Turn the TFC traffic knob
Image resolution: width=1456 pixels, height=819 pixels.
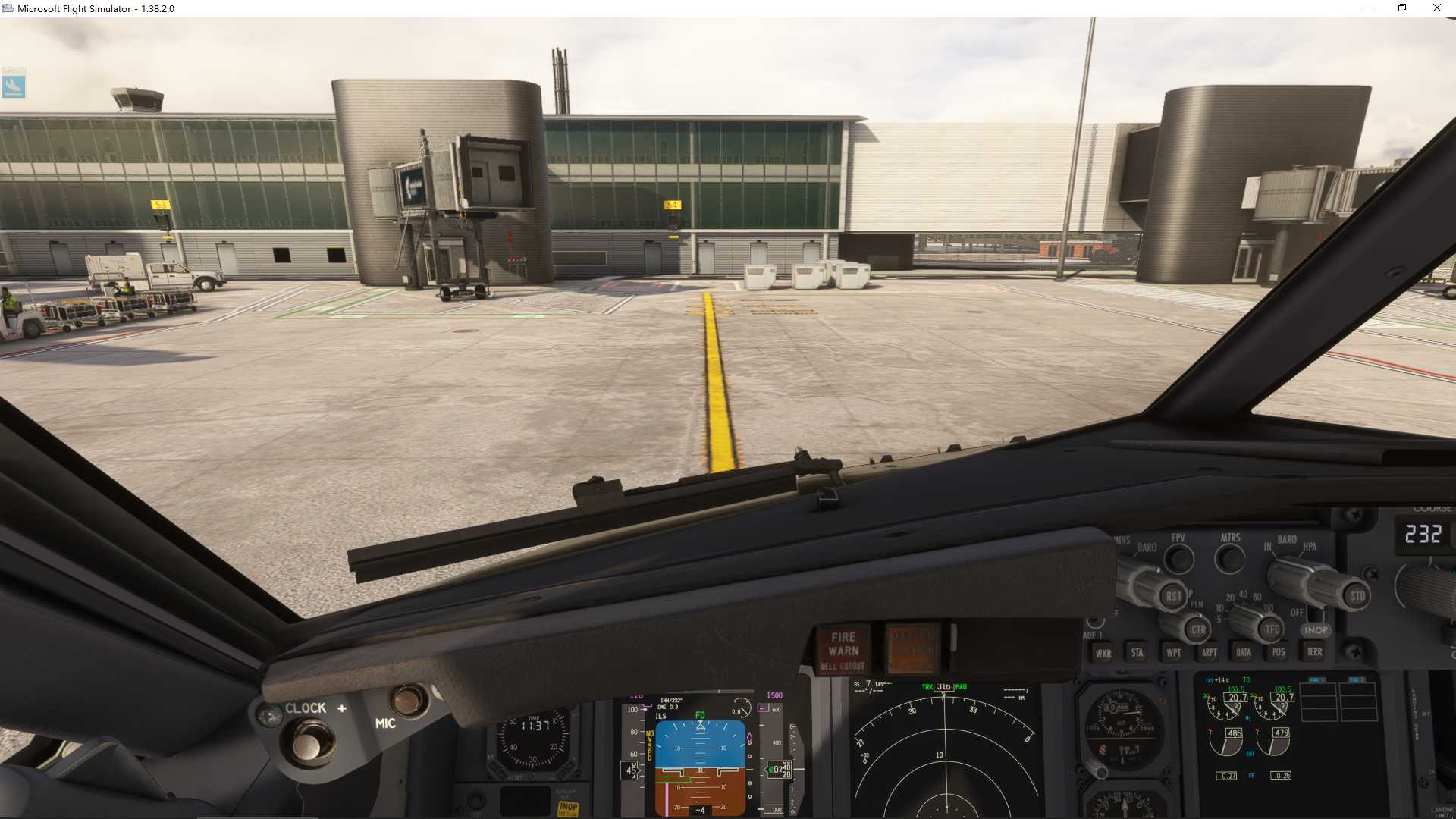click(1272, 629)
